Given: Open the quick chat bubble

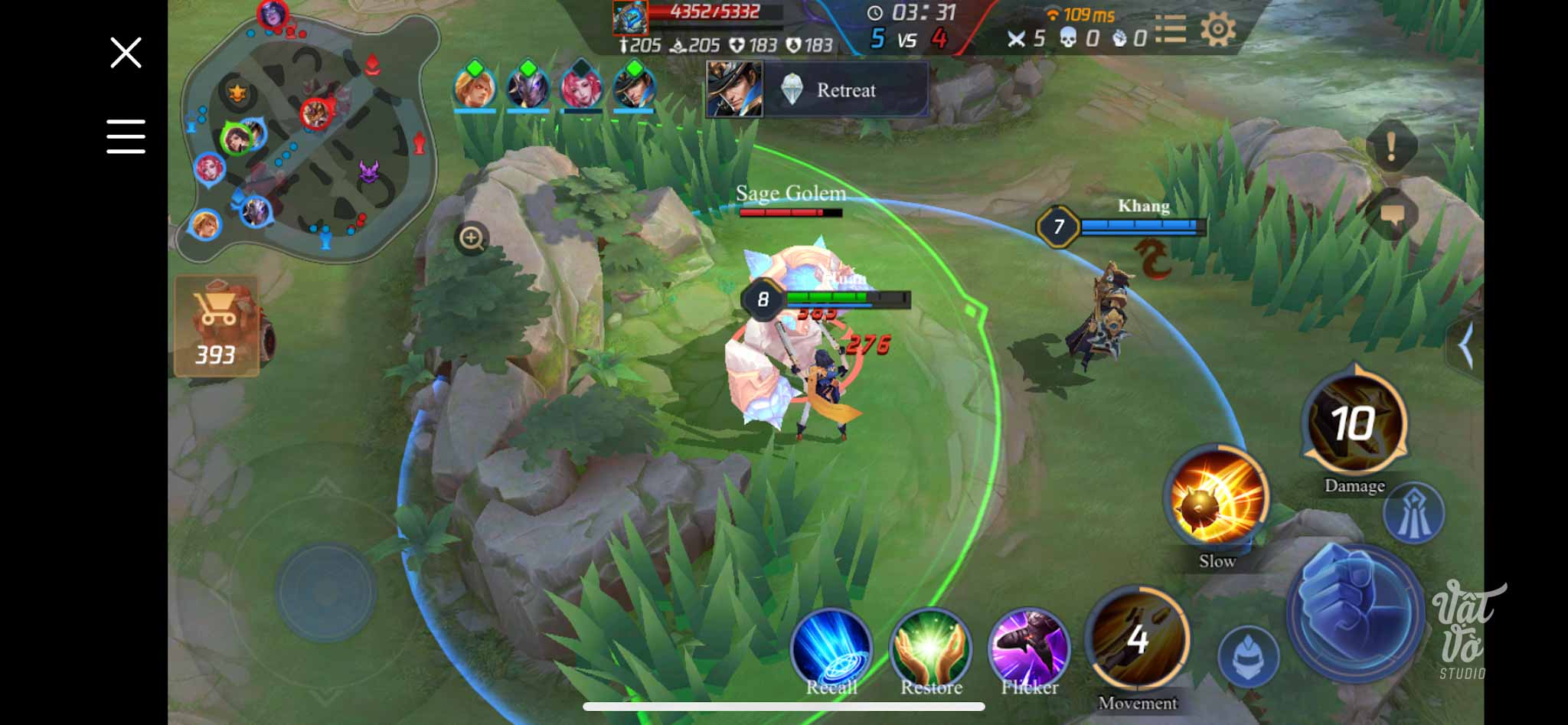Looking at the screenshot, I should pyautogui.click(x=1391, y=215).
